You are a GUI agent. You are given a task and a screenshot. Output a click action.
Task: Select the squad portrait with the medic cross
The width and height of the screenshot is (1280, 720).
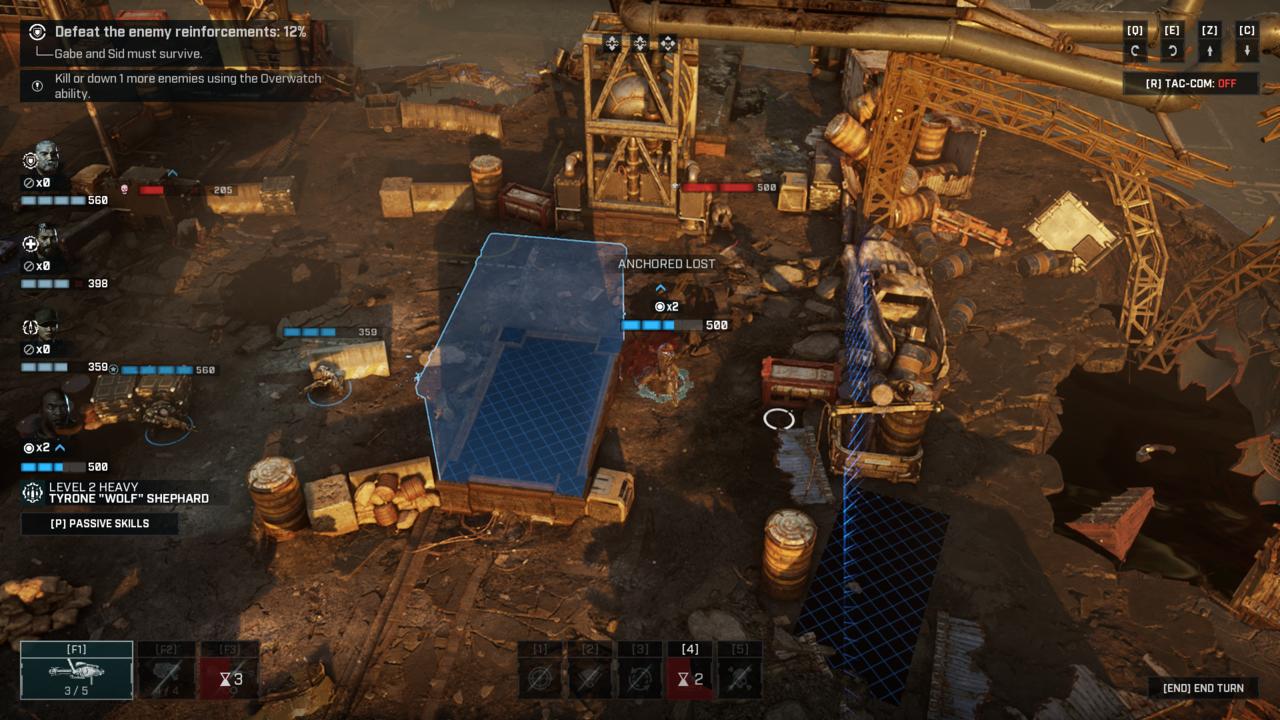[x=43, y=241]
